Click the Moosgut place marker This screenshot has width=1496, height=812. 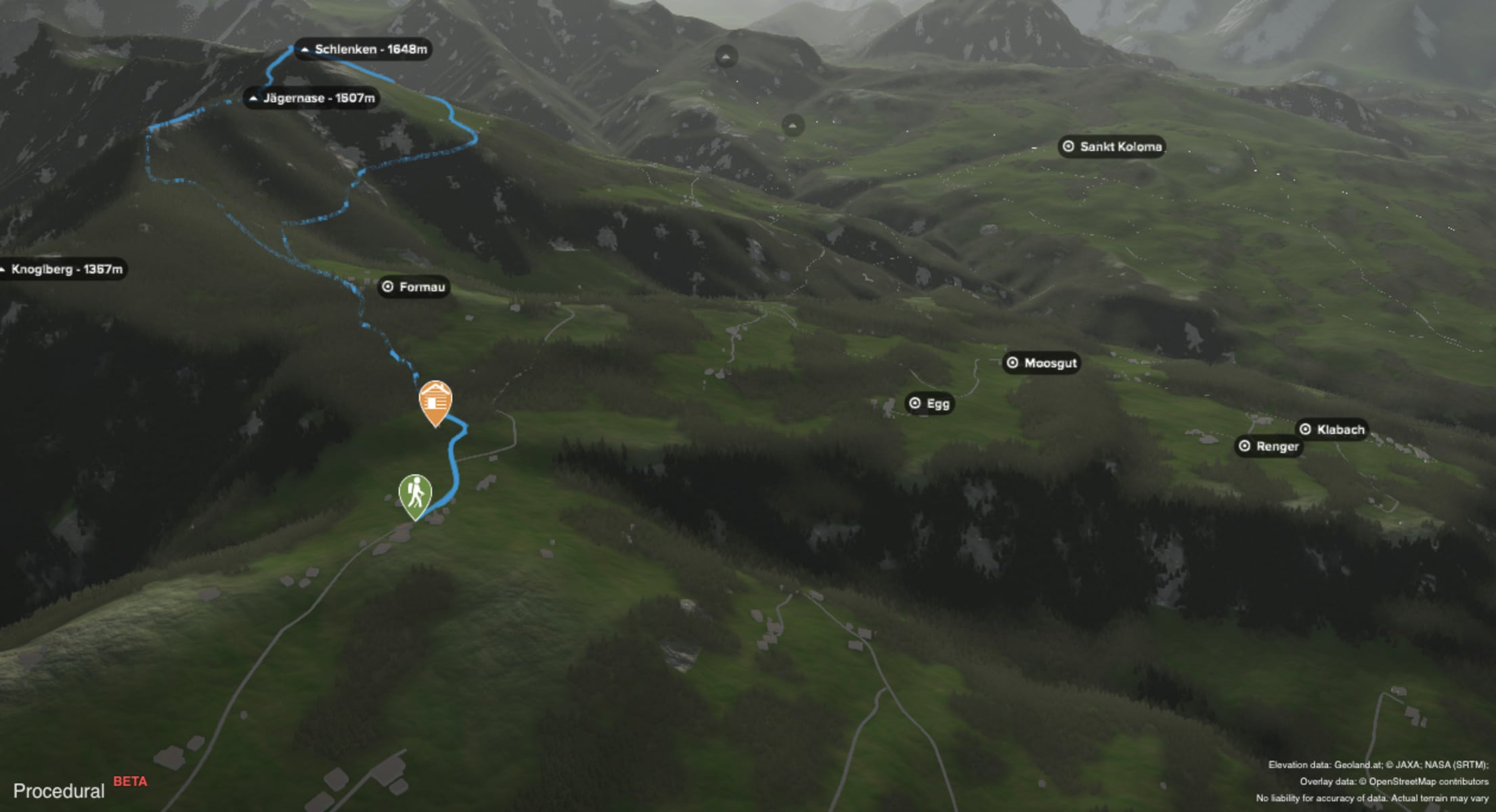(1042, 363)
